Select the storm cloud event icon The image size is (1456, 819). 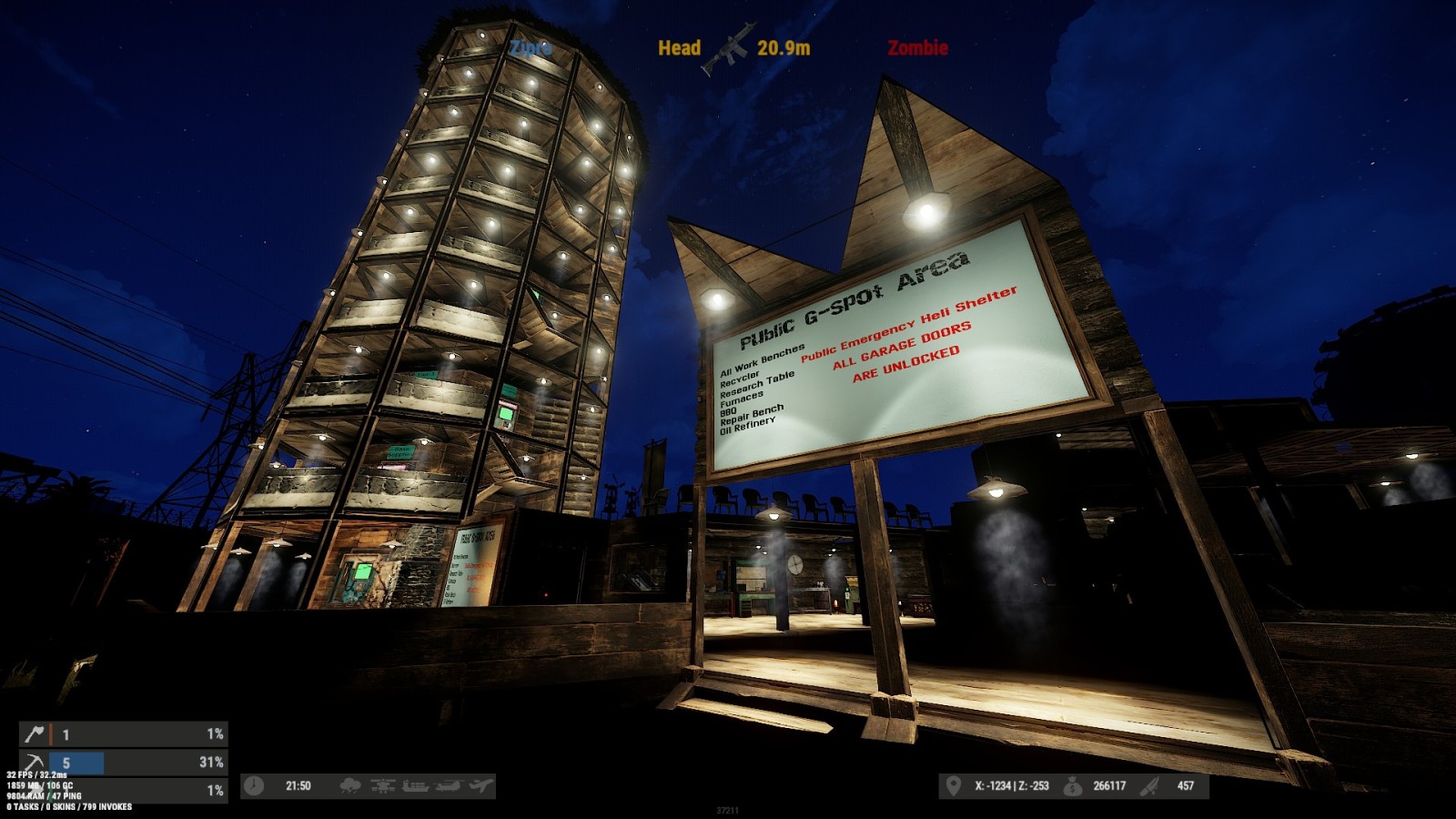click(x=349, y=785)
